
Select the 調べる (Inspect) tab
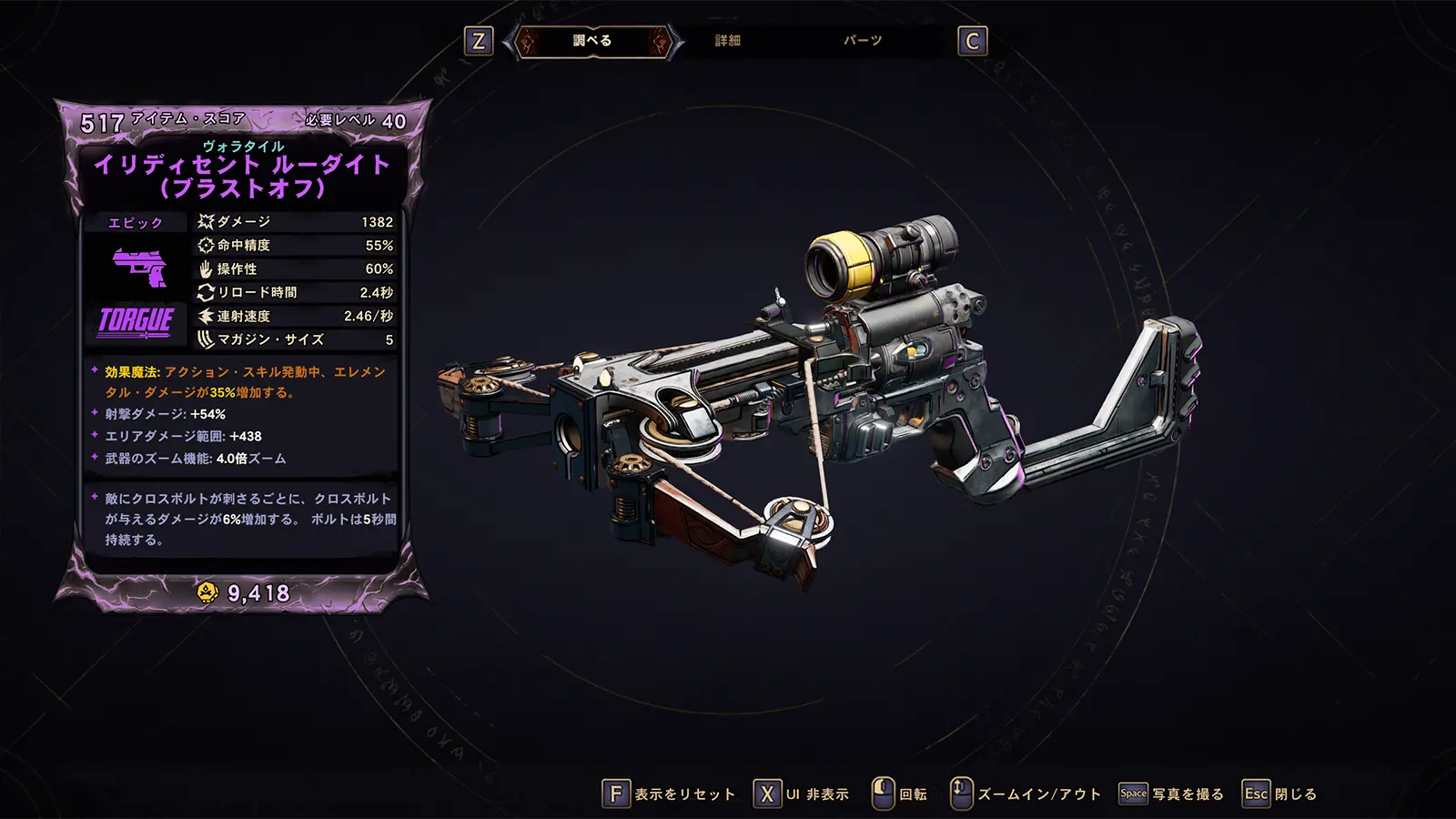(592, 41)
